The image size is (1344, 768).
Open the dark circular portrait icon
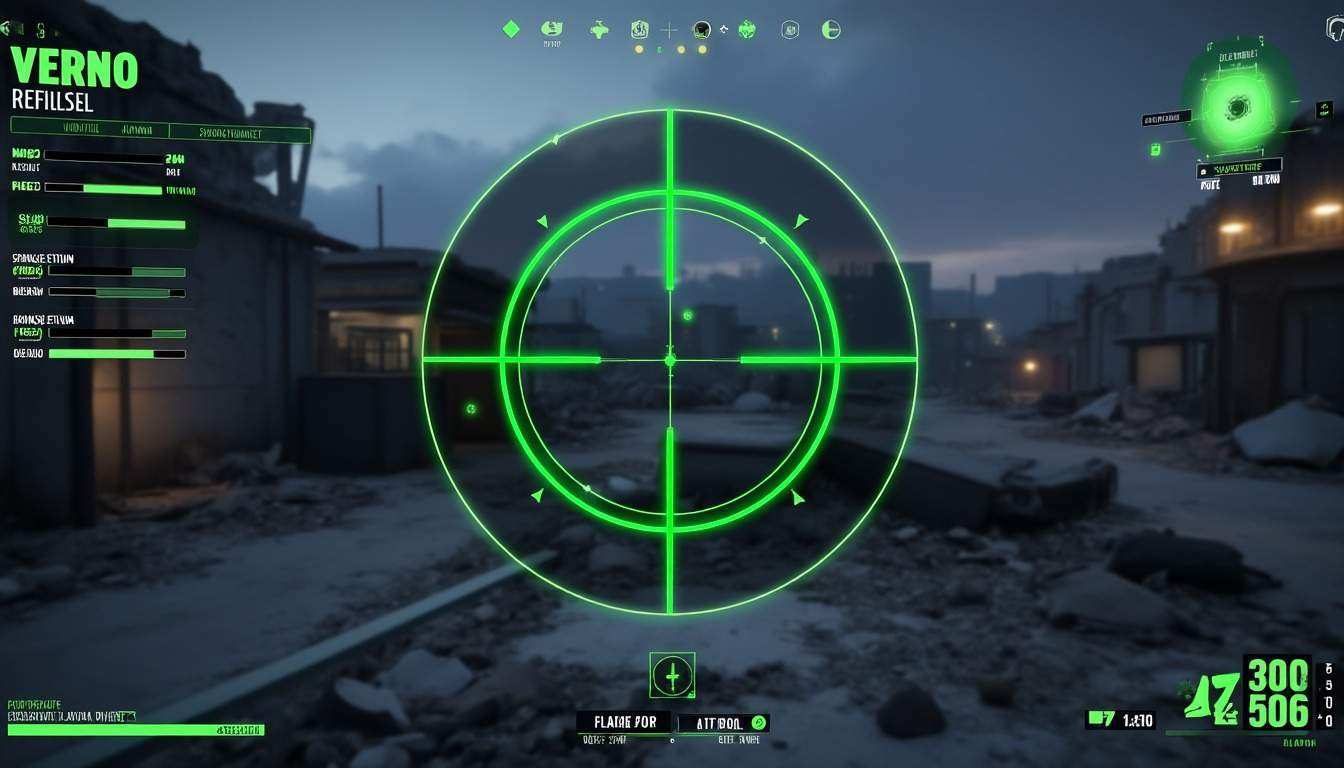point(702,29)
